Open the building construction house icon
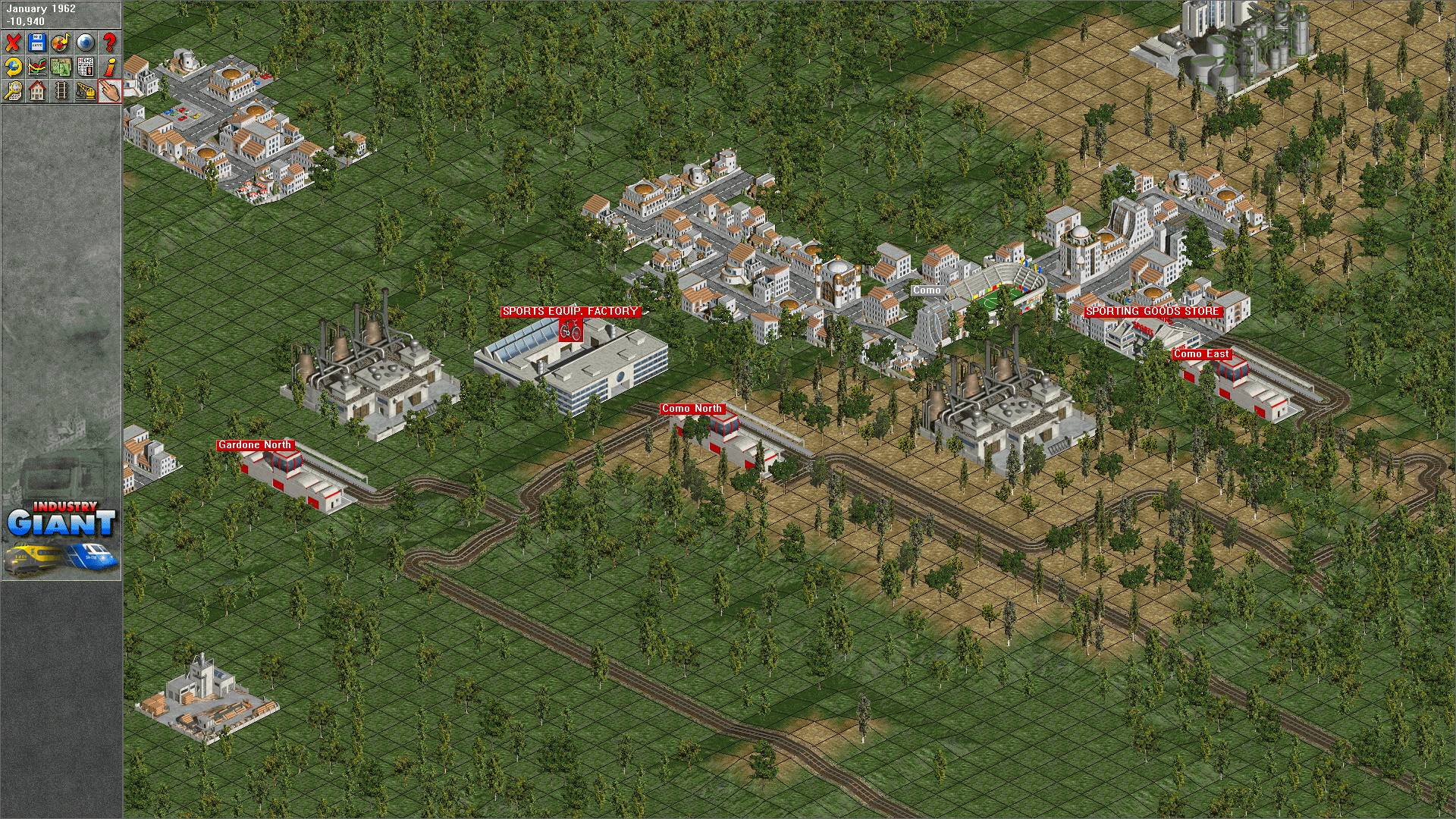This screenshot has height=819, width=1456. click(x=36, y=91)
